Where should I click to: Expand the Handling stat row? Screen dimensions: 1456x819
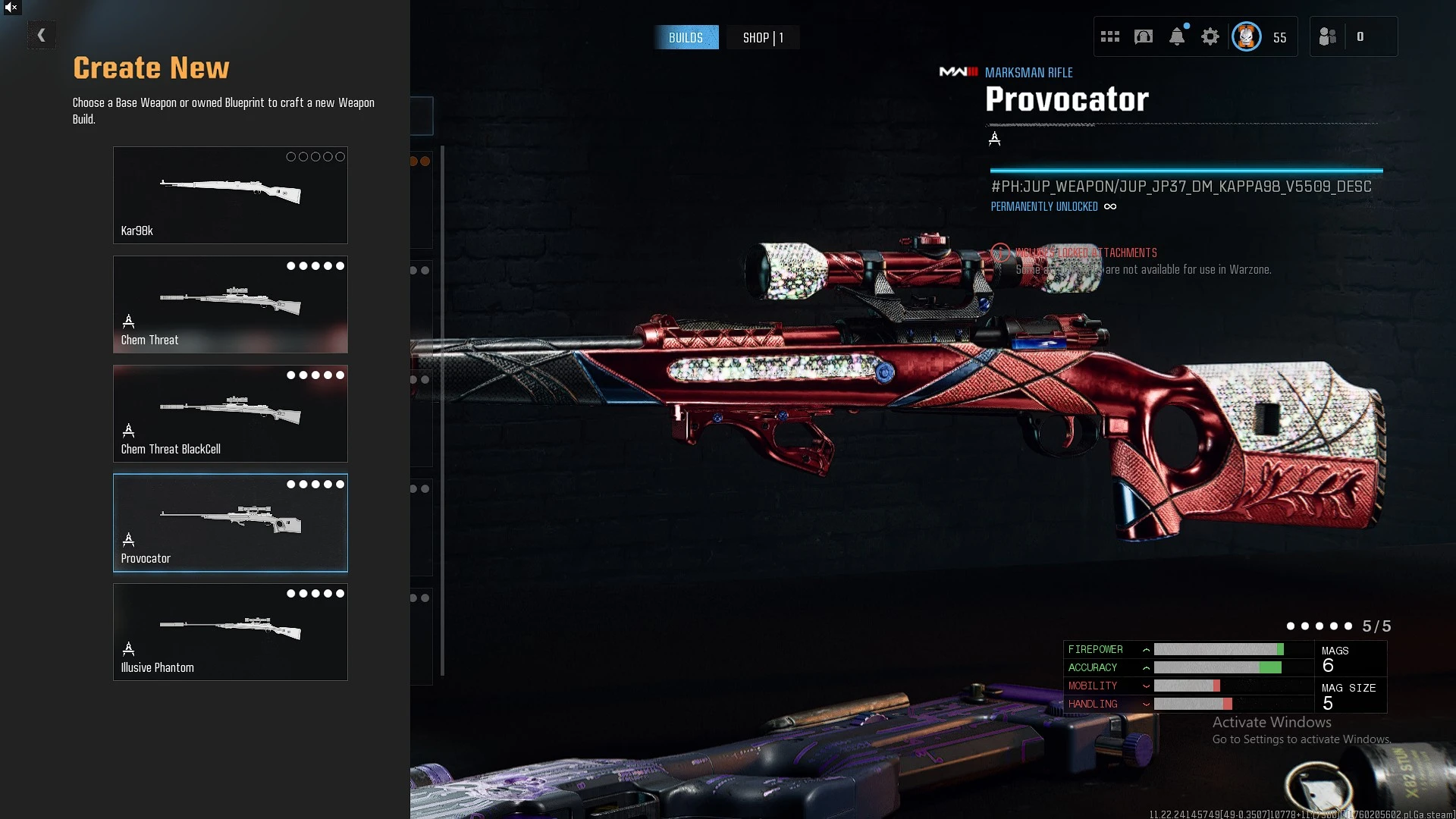(x=1146, y=704)
